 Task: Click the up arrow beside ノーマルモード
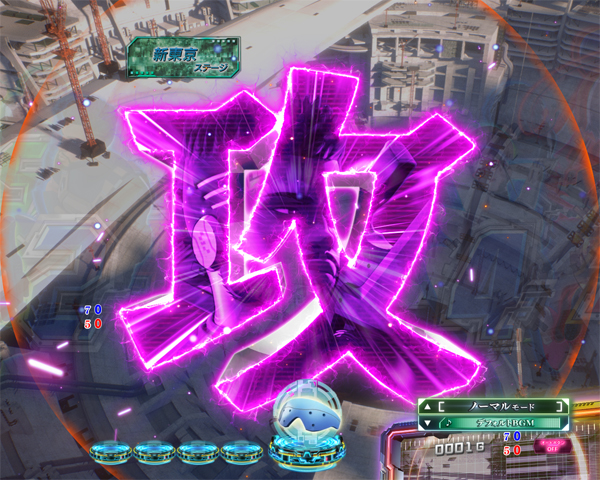pyautogui.click(x=429, y=407)
